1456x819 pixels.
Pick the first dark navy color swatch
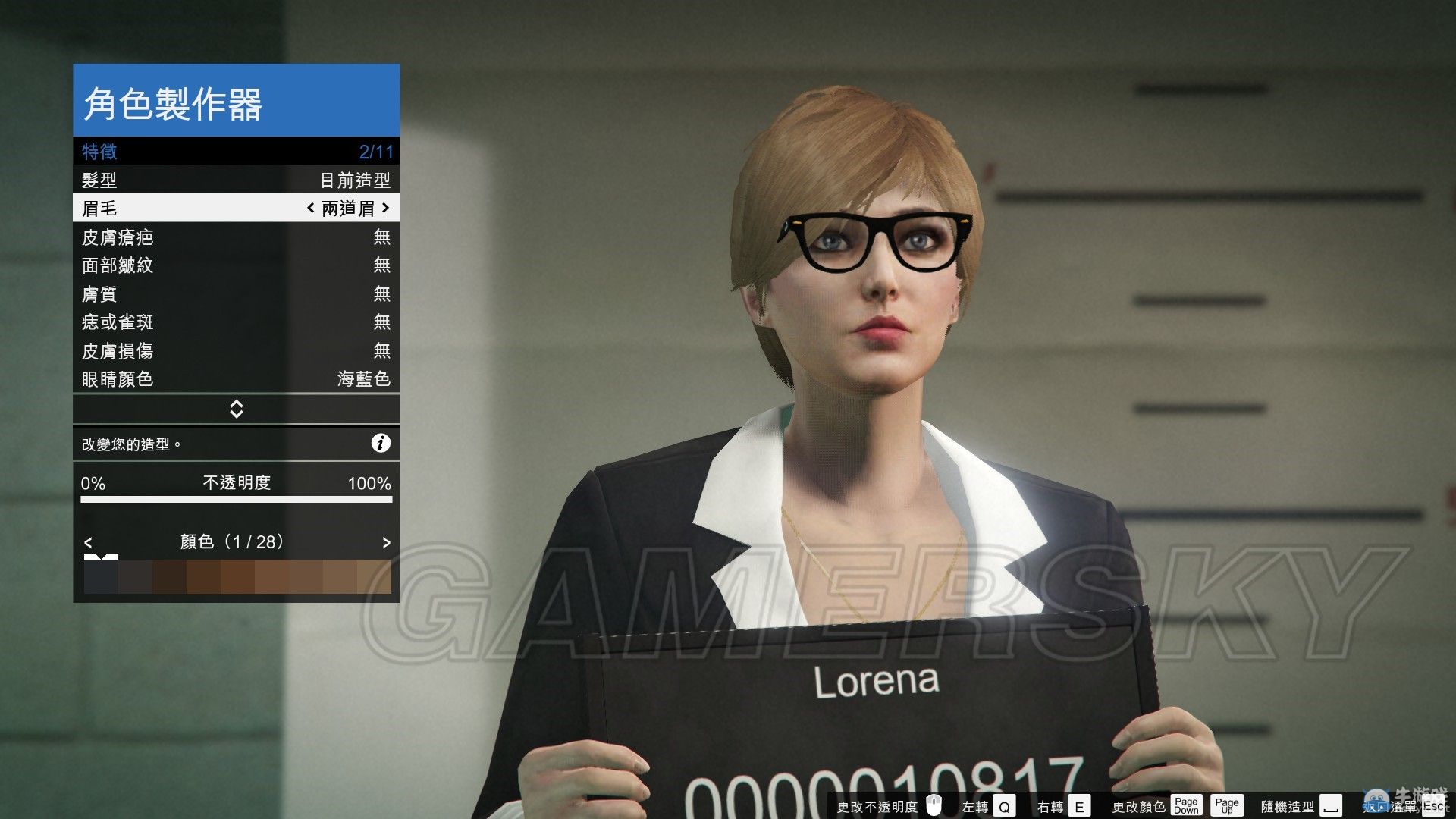[100, 577]
